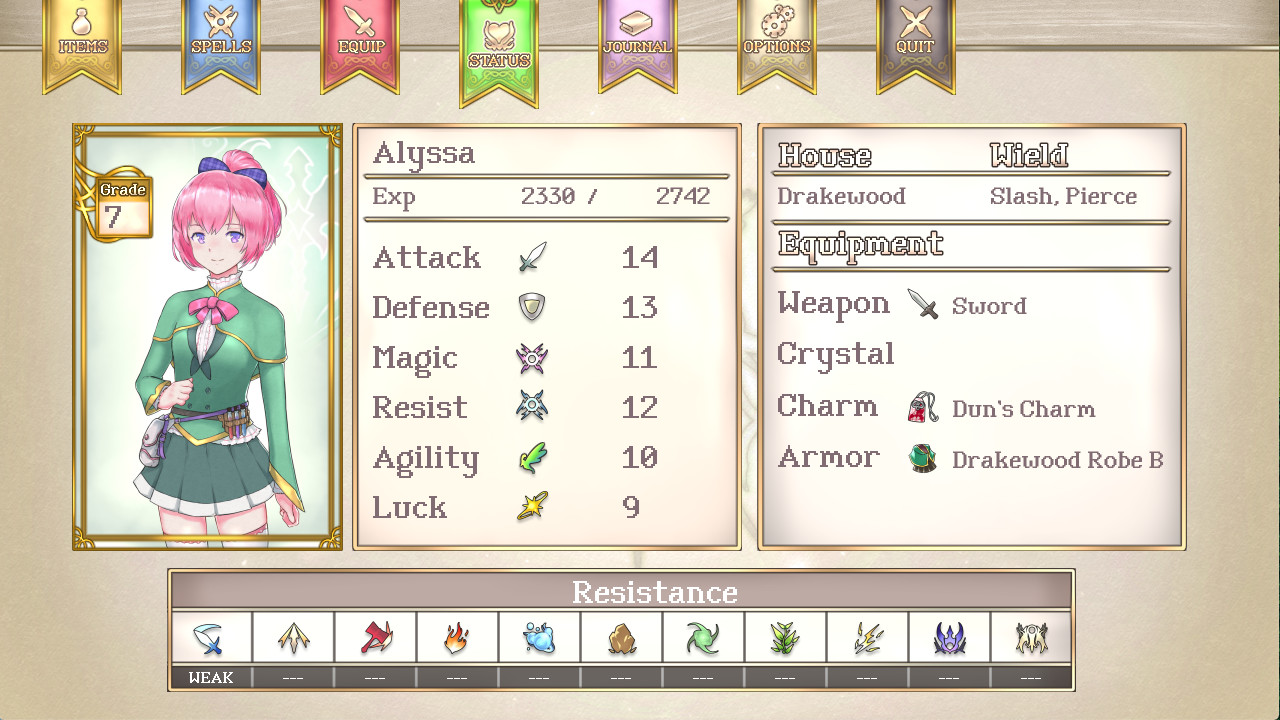Viewport: 1280px width, 720px height.
Task: Select the Dark resistance element icon
Action: tap(950, 637)
